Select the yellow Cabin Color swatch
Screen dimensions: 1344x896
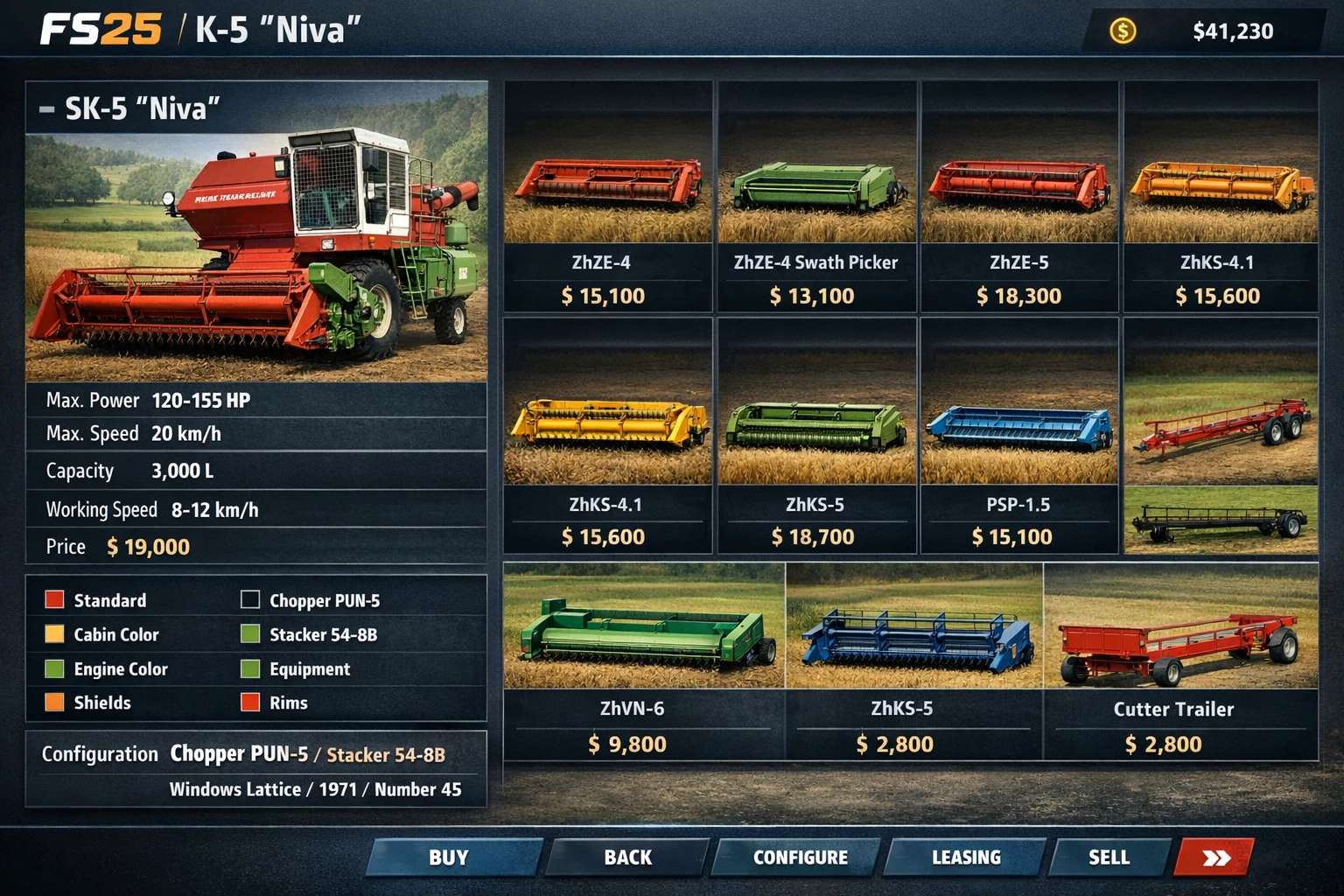tap(54, 634)
